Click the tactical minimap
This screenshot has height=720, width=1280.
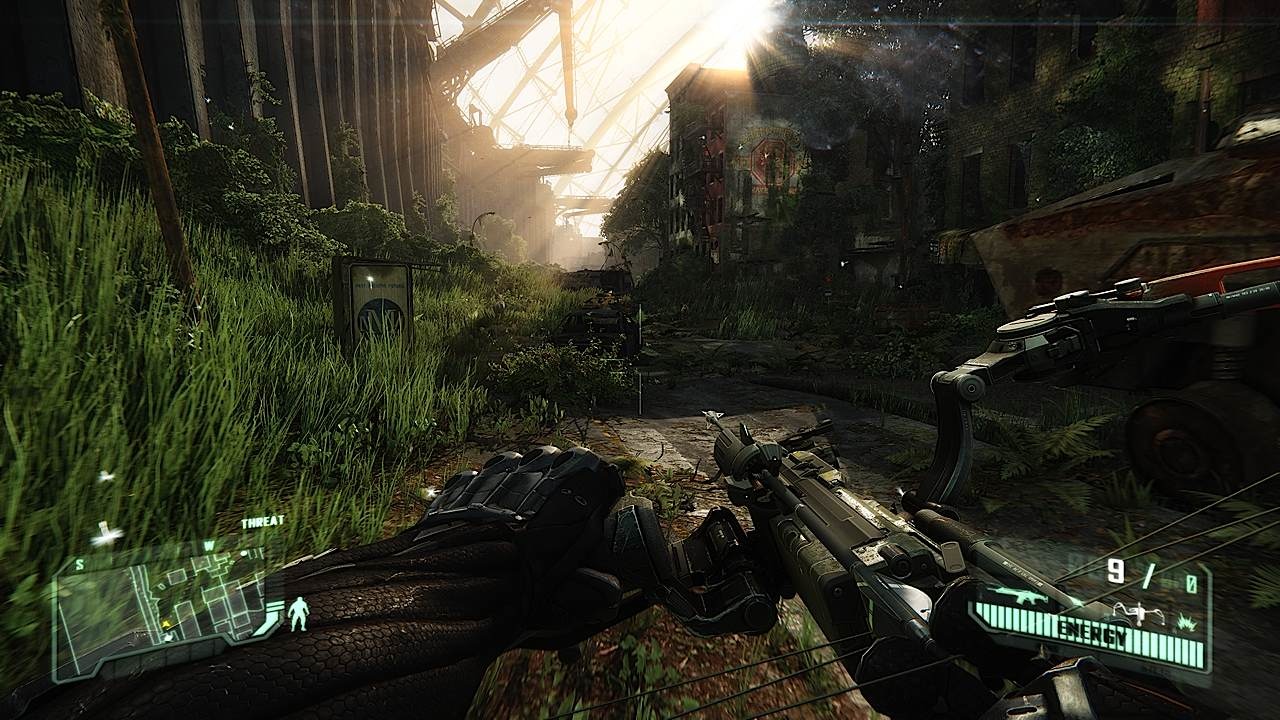(160, 608)
